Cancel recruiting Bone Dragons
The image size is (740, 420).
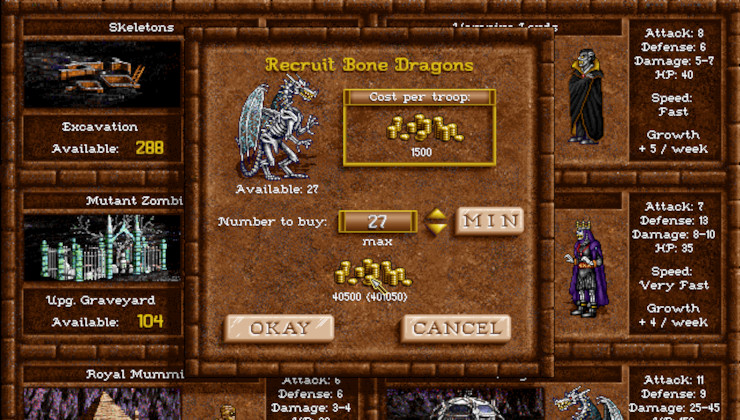(x=456, y=328)
